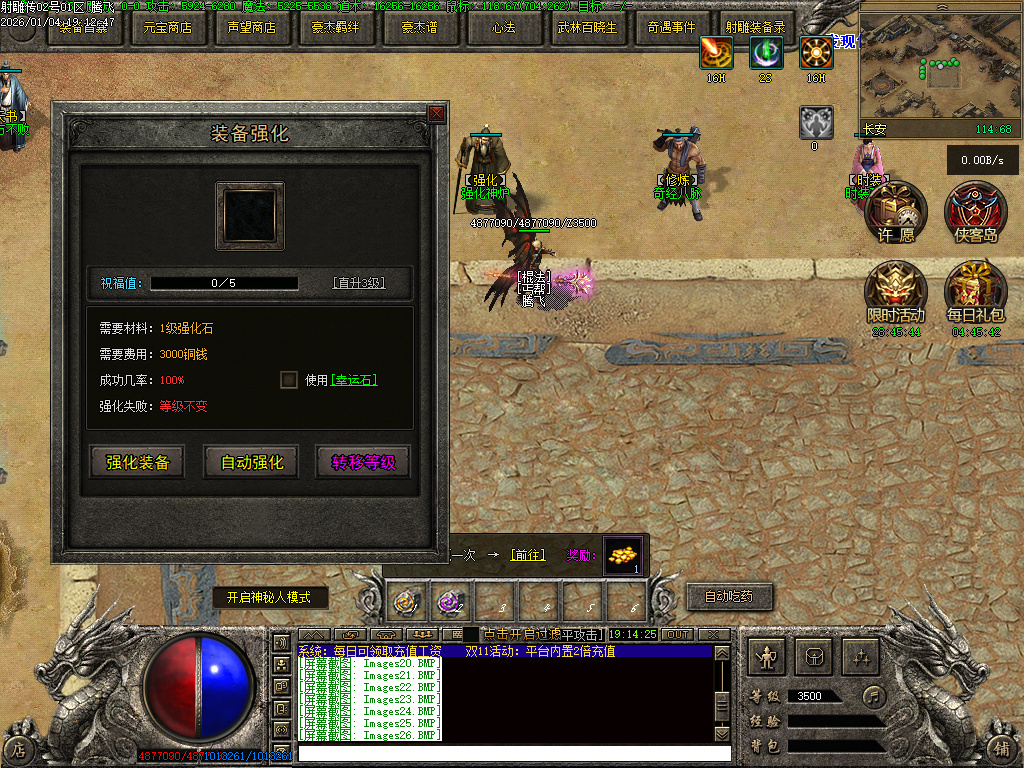
Task: Select the empty equipment slot in the enhancement panel
Action: (250, 215)
